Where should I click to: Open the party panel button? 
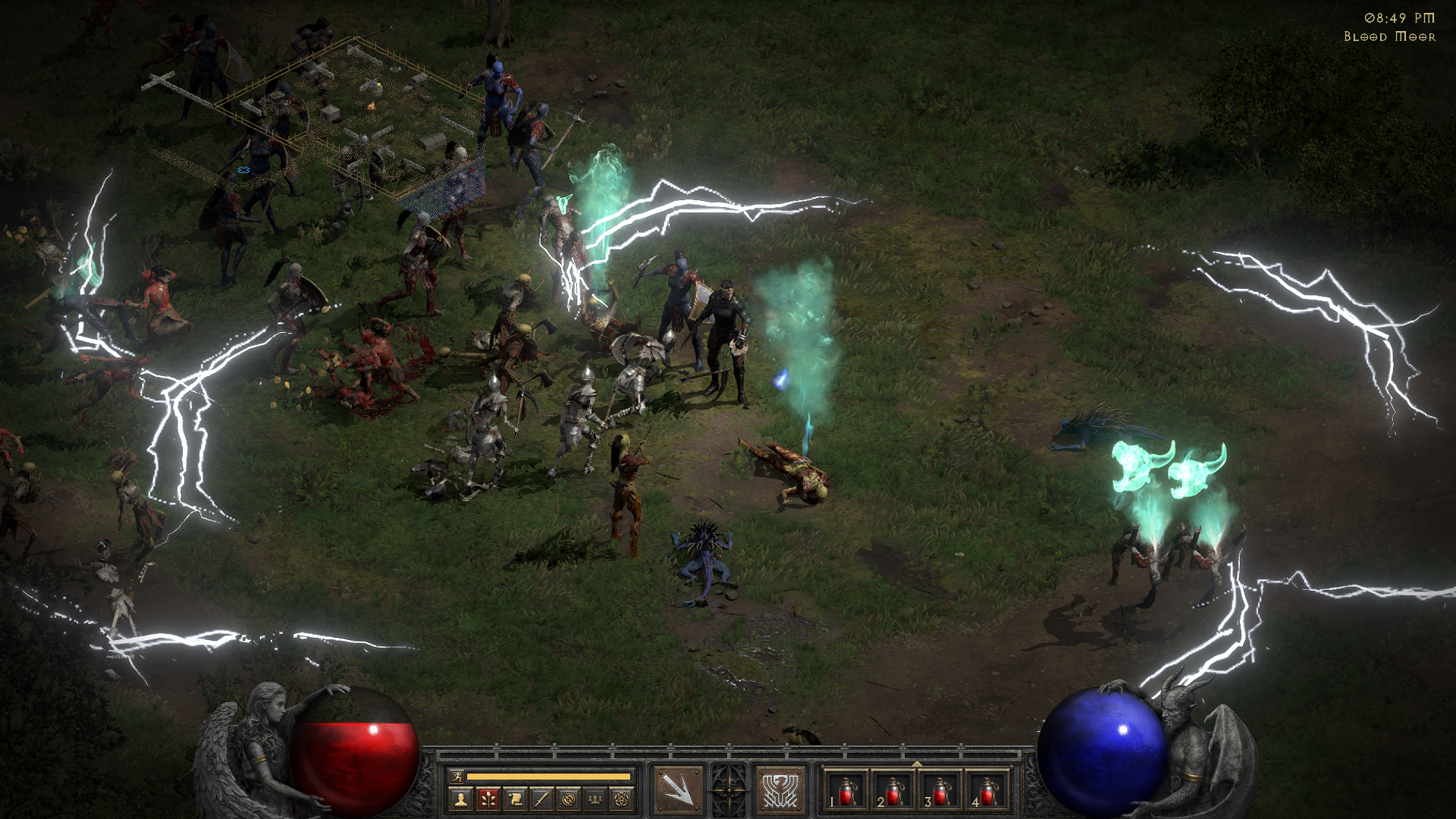click(595, 799)
